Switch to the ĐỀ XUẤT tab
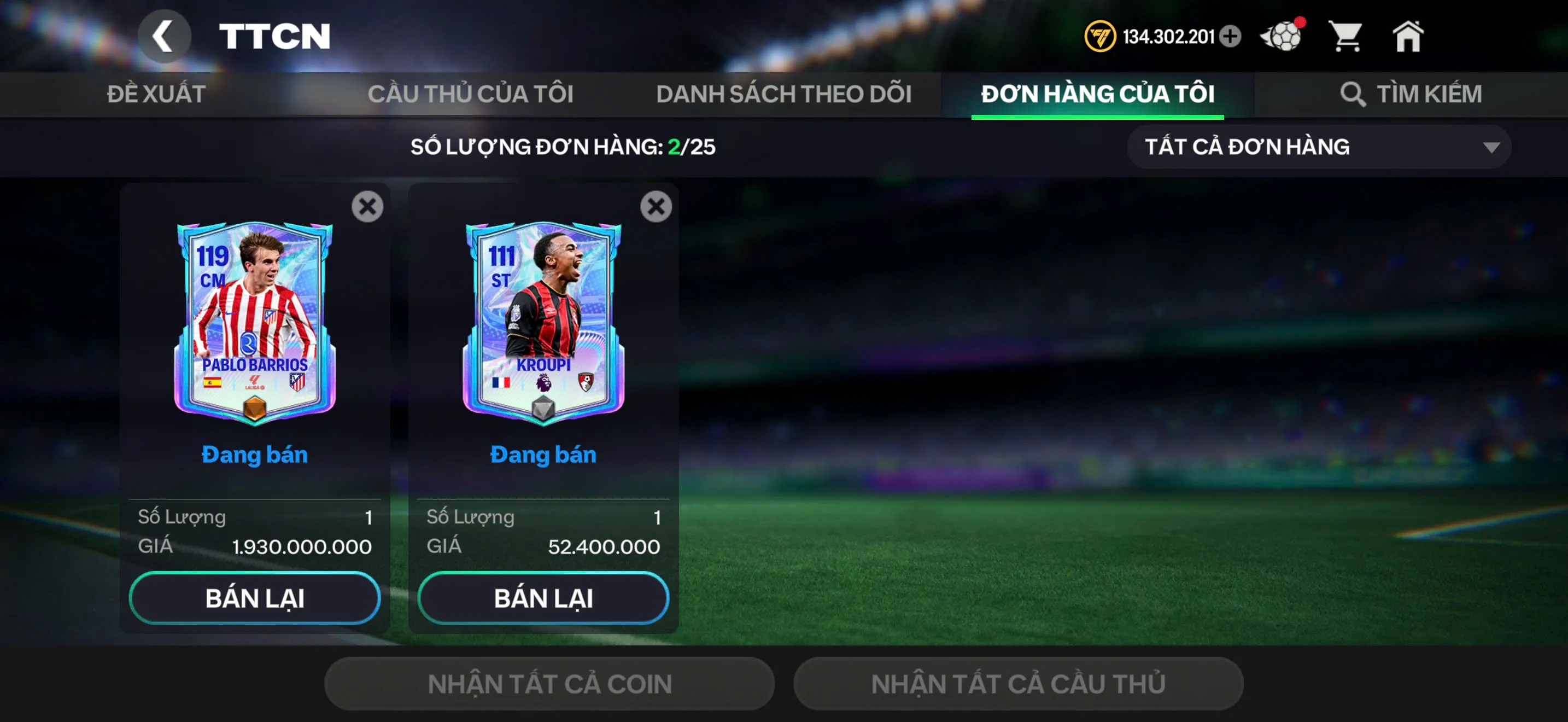 156,94
